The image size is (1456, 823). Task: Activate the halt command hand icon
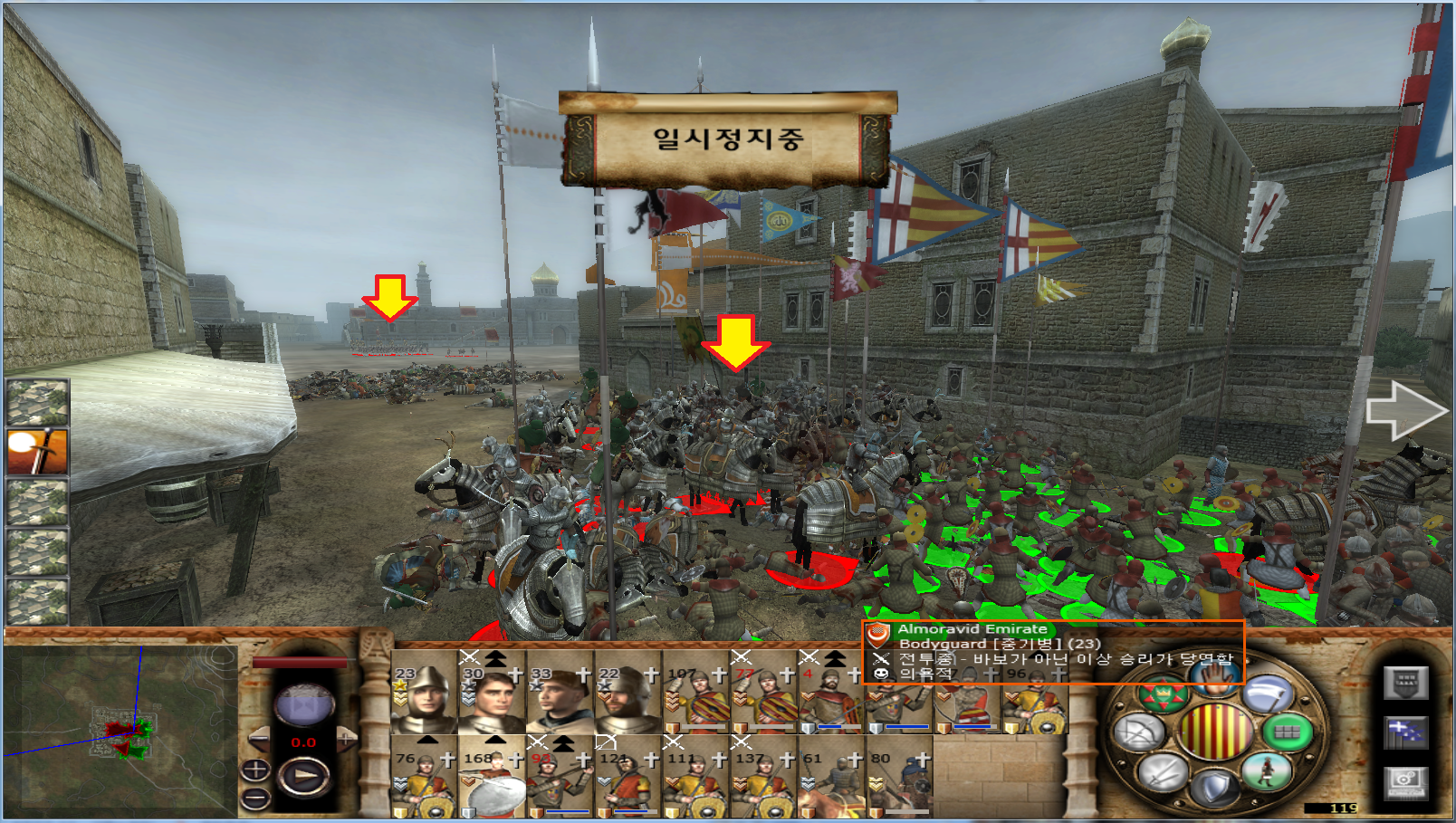[x=1215, y=677]
